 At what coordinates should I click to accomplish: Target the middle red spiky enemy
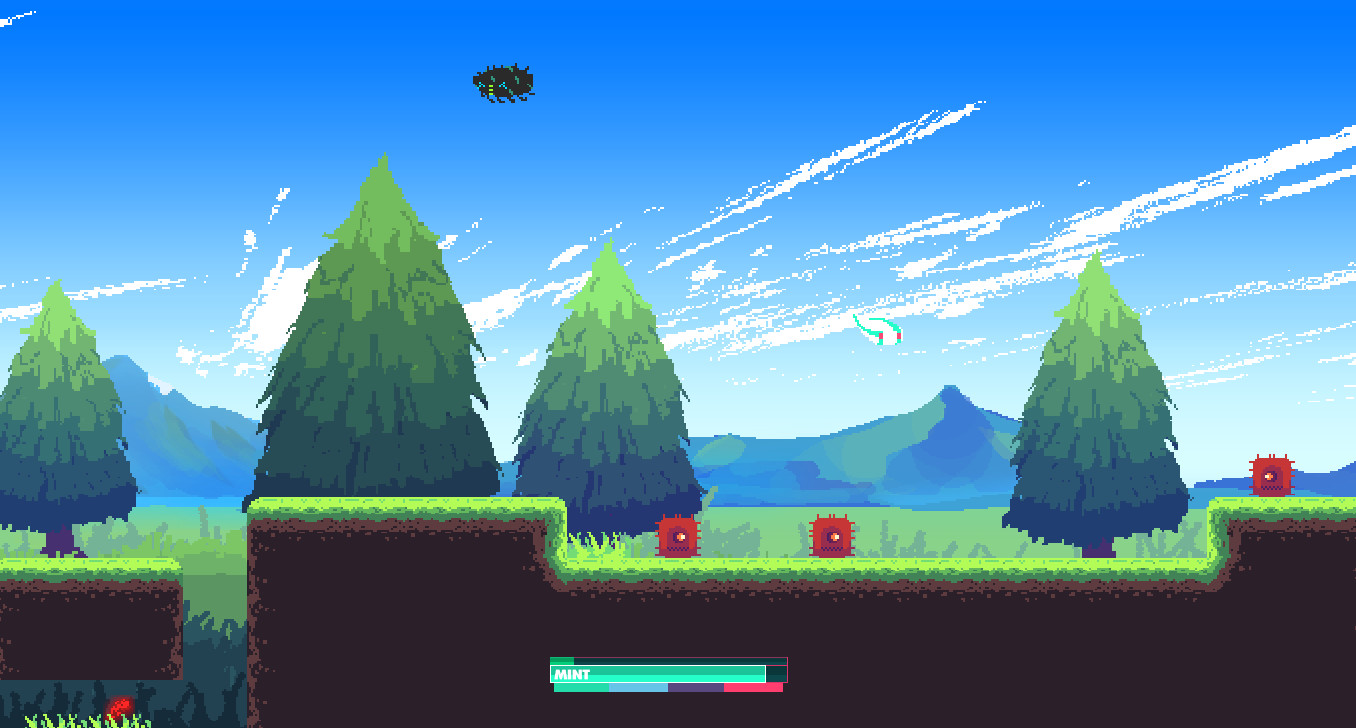[830, 537]
